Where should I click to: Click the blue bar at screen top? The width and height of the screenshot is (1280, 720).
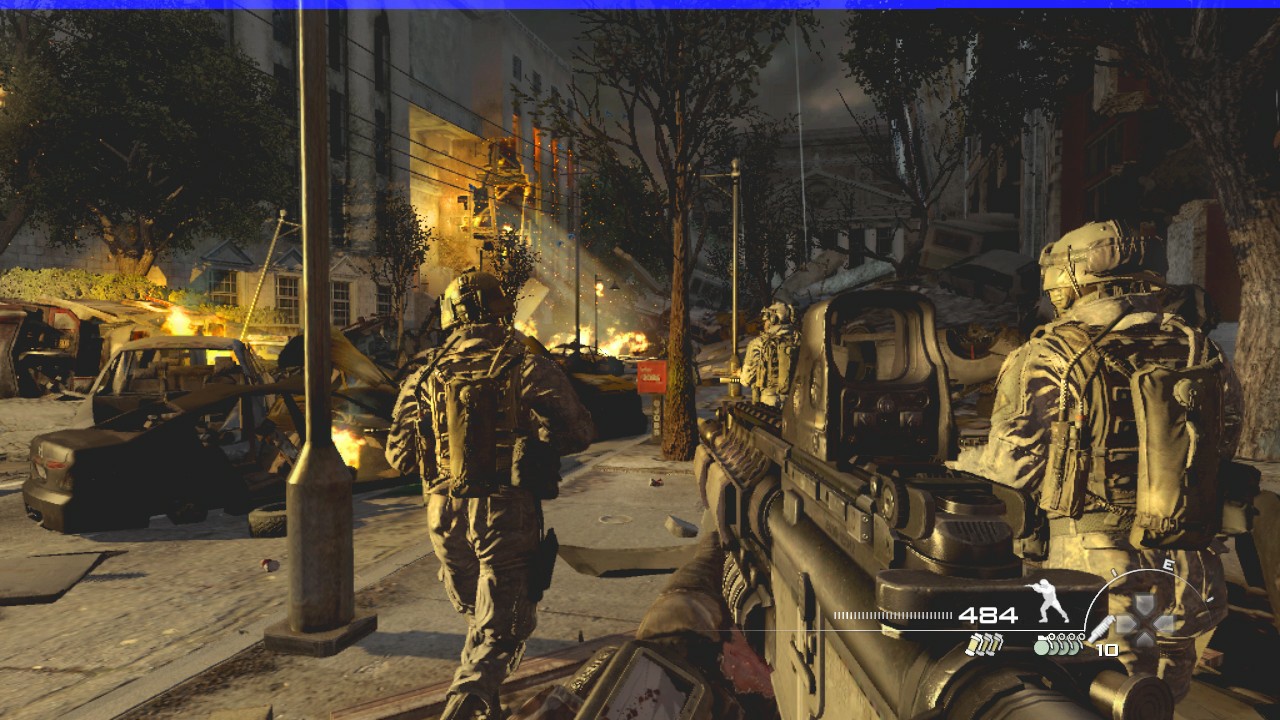[x=640, y=5]
